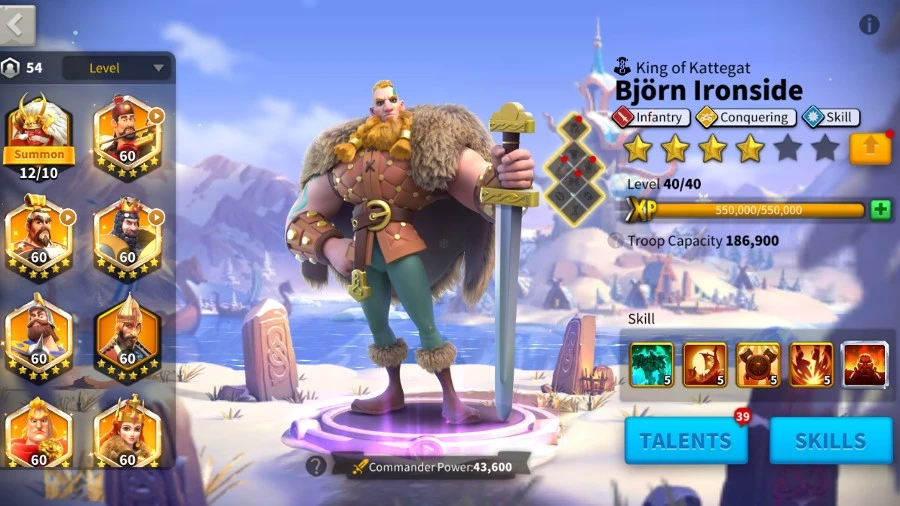The height and width of the screenshot is (506, 900).
Task: Open the Level sort dropdown
Action: click(116, 68)
